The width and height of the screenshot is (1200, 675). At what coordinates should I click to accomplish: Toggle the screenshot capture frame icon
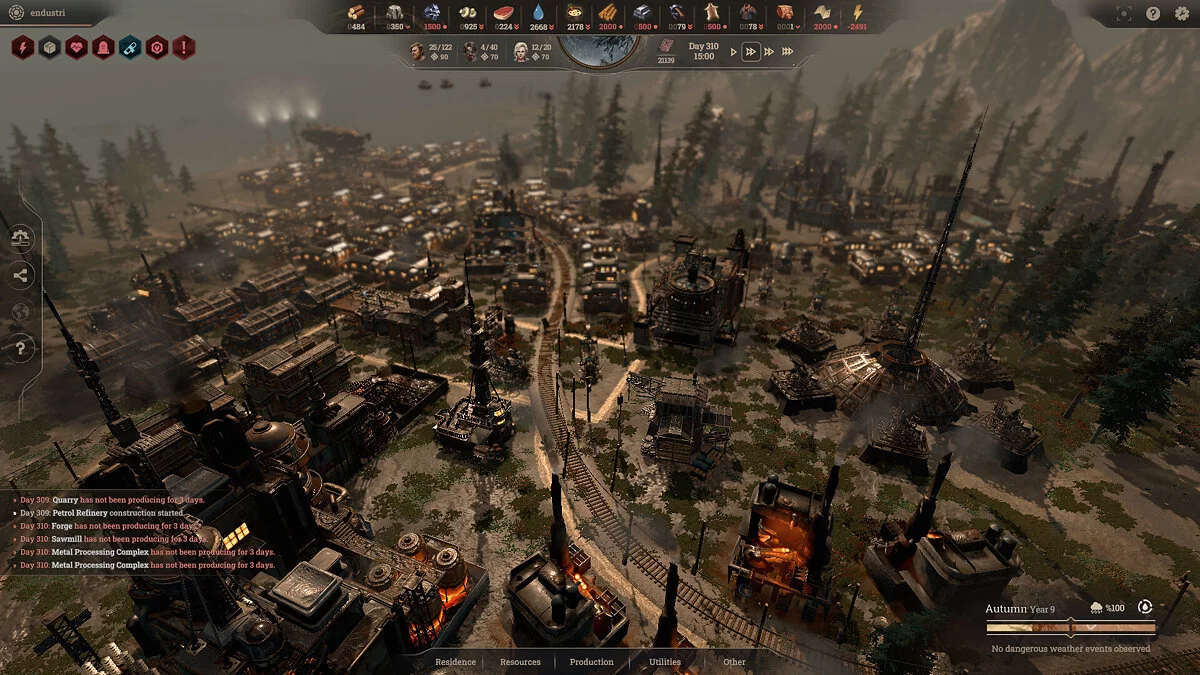[1125, 14]
